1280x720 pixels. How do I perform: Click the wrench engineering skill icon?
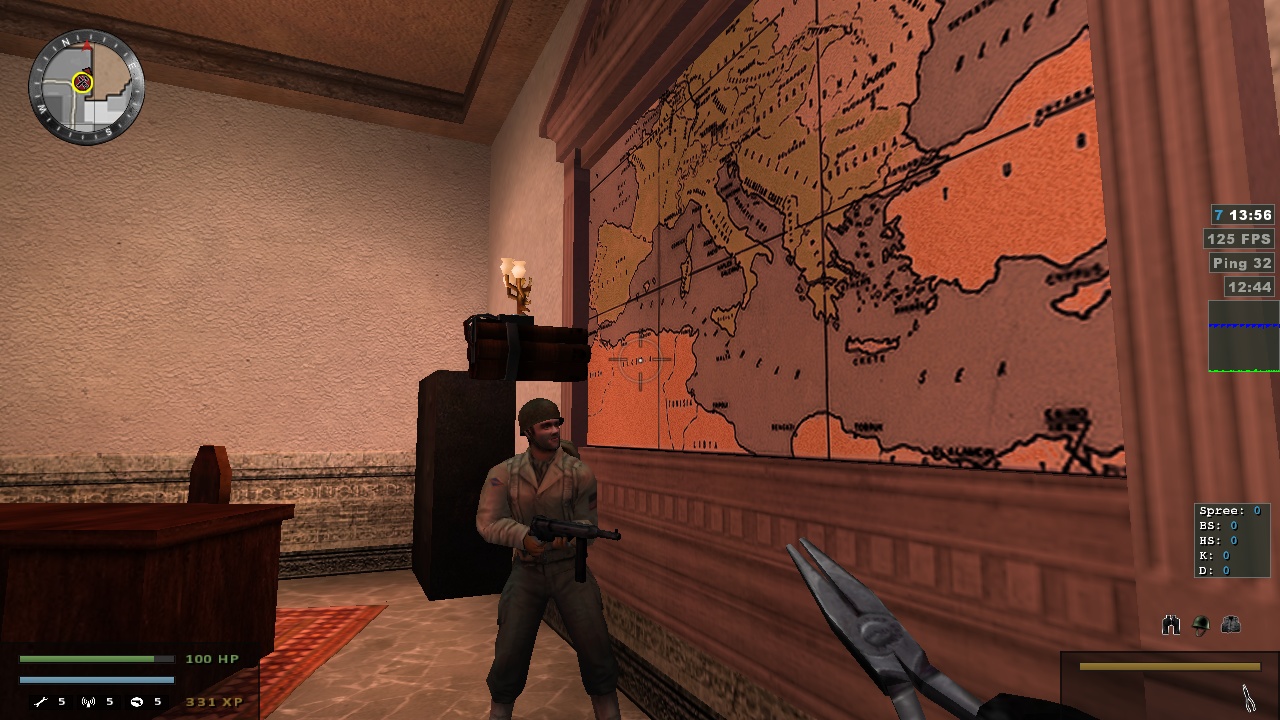click(x=41, y=702)
